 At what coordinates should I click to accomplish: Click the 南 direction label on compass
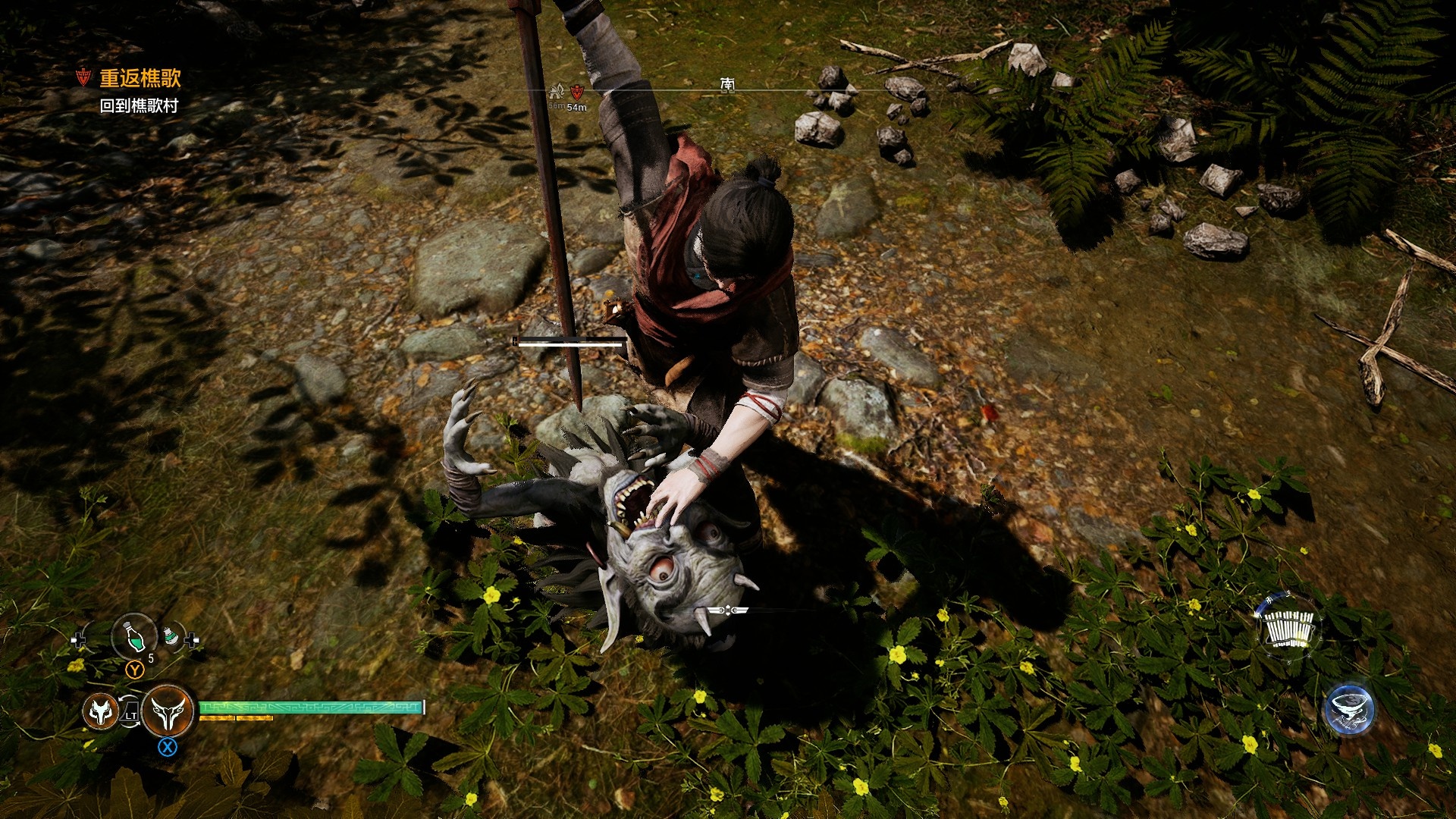coord(727,83)
